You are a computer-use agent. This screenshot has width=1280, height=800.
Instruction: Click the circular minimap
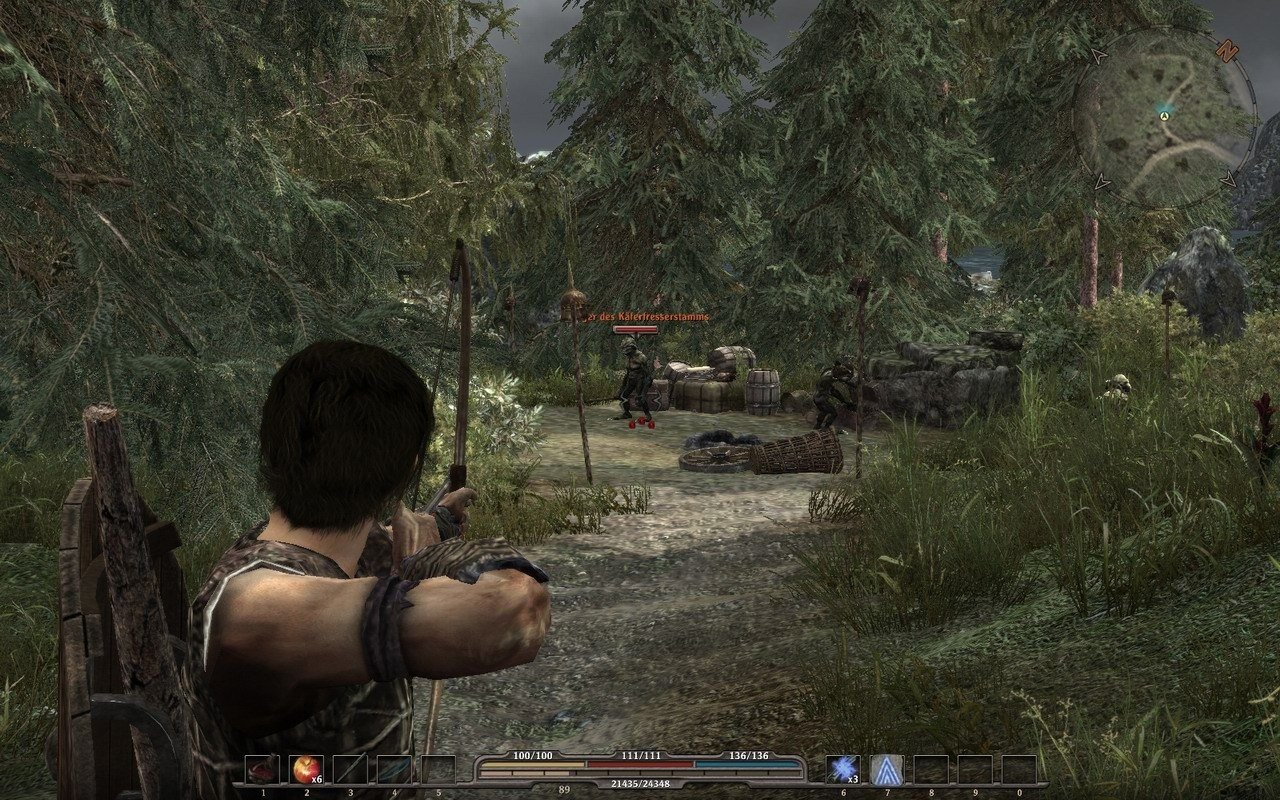tap(1164, 118)
